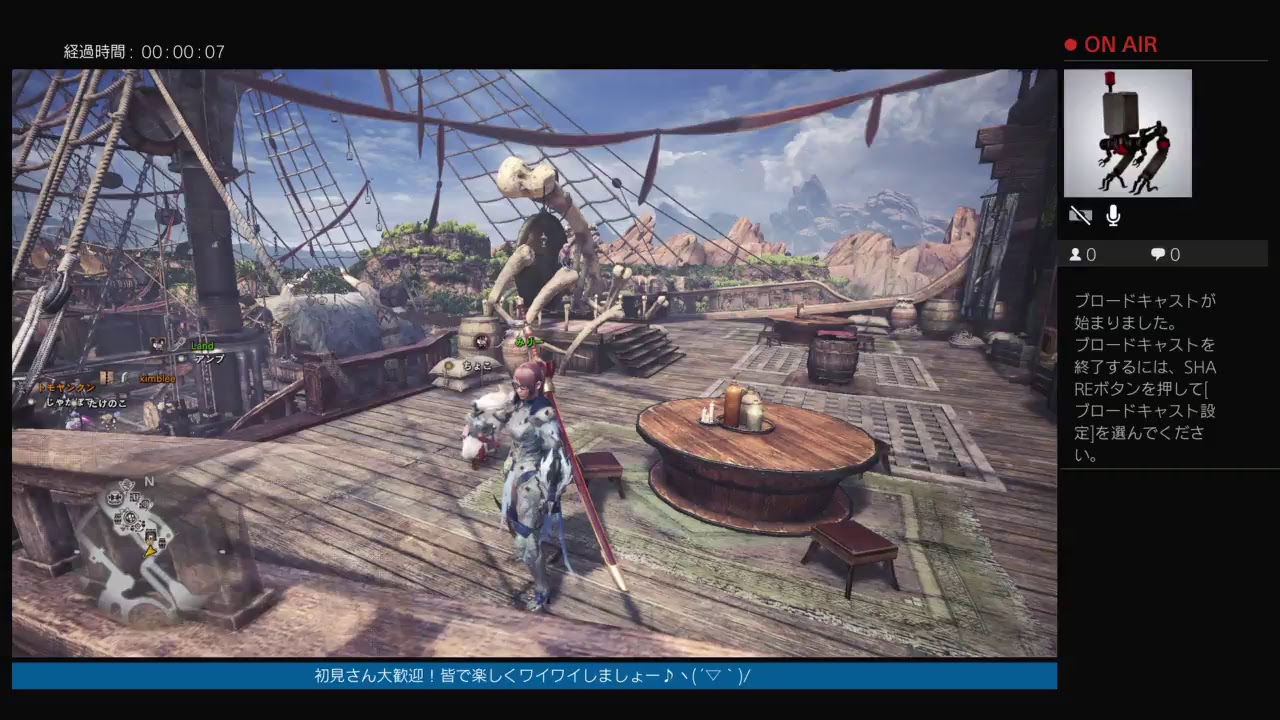This screenshot has height=720, width=1280.
Task: Toggle the microphone icon
Action: coord(1113,216)
